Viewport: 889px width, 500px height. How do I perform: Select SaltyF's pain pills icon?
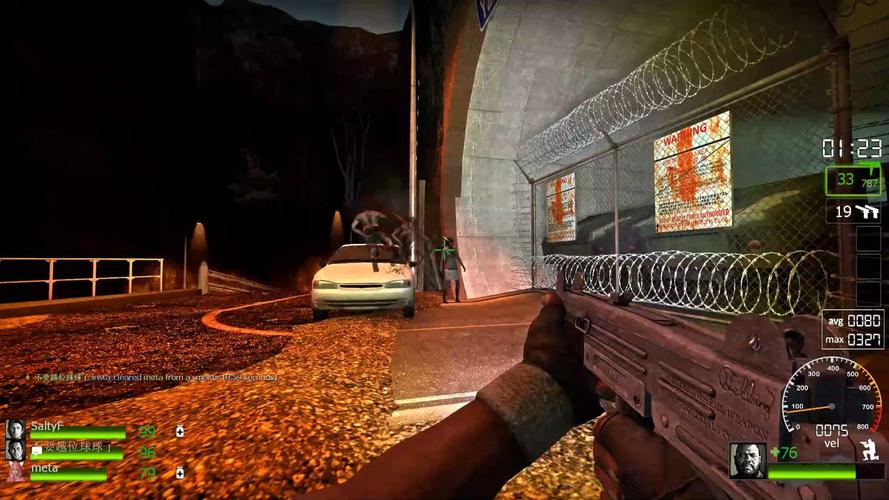[x=179, y=432]
